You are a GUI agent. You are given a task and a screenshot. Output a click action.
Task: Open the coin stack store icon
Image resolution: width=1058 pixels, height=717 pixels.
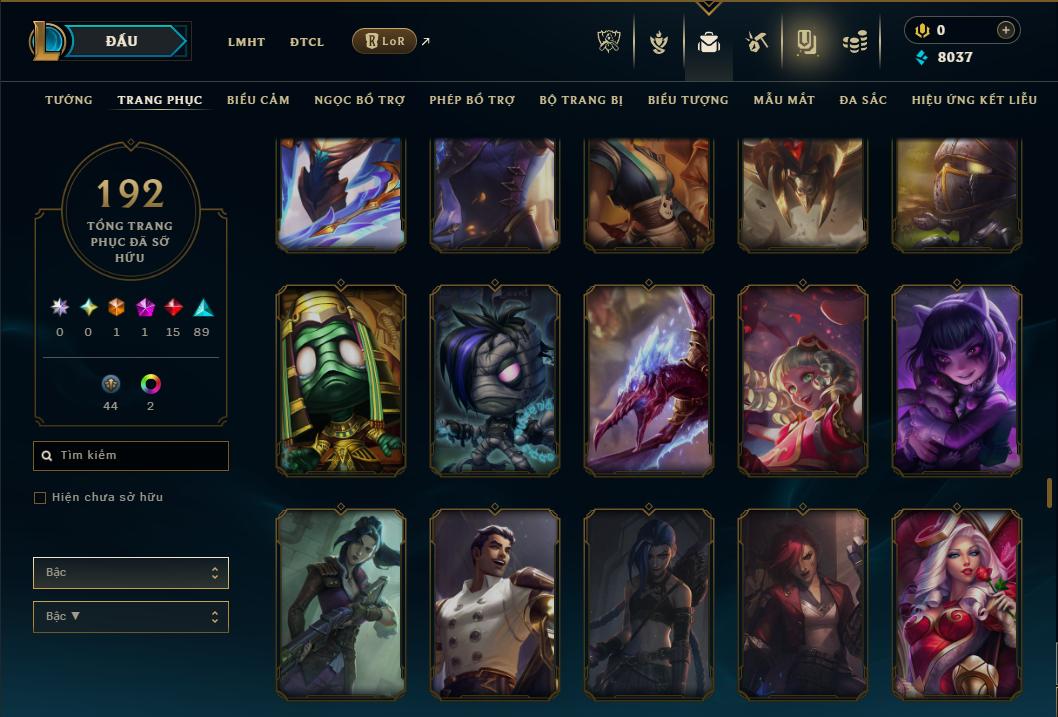click(854, 42)
